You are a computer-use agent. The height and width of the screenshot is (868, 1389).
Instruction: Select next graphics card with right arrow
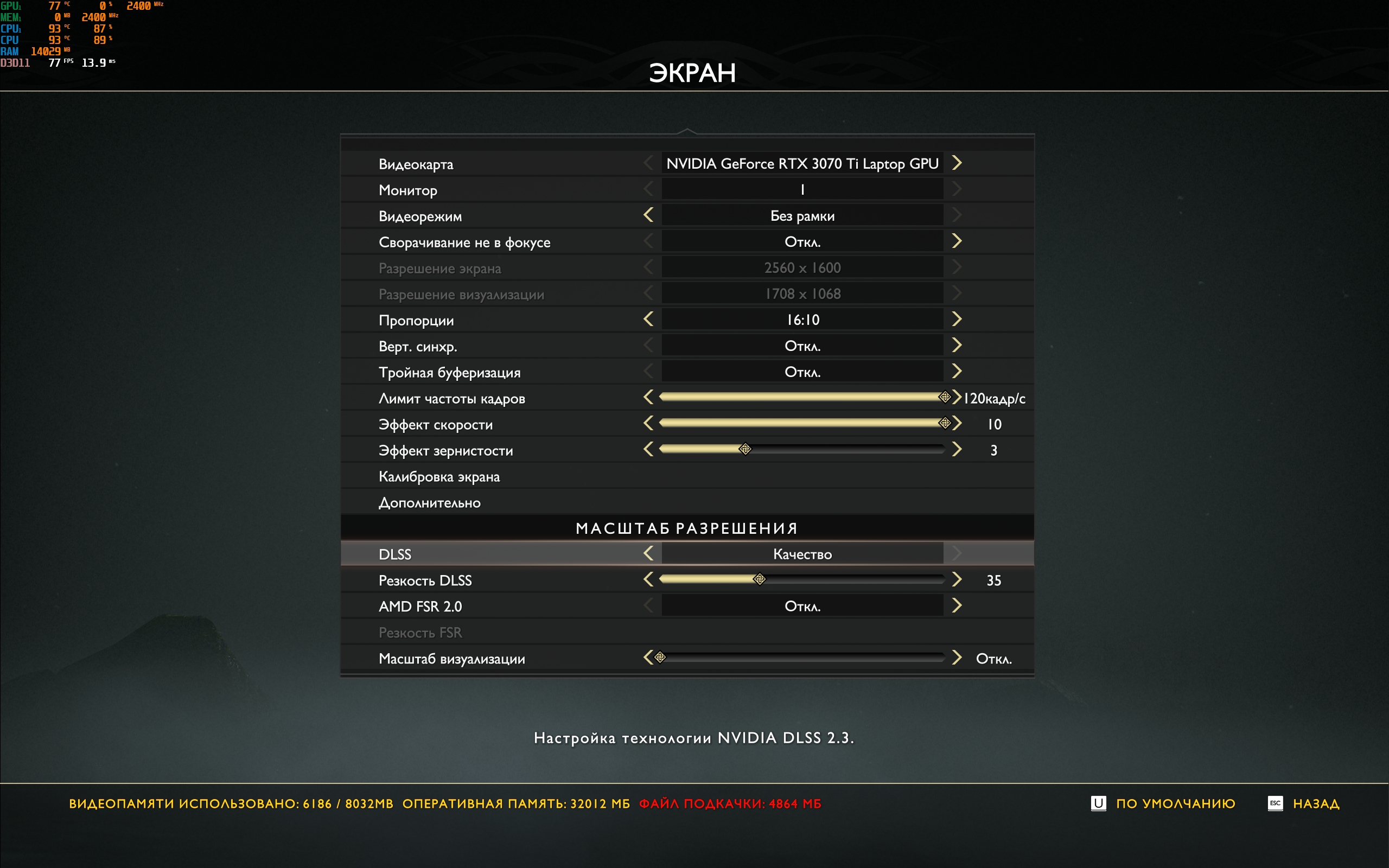pyautogui.click(x=956, y=163)
